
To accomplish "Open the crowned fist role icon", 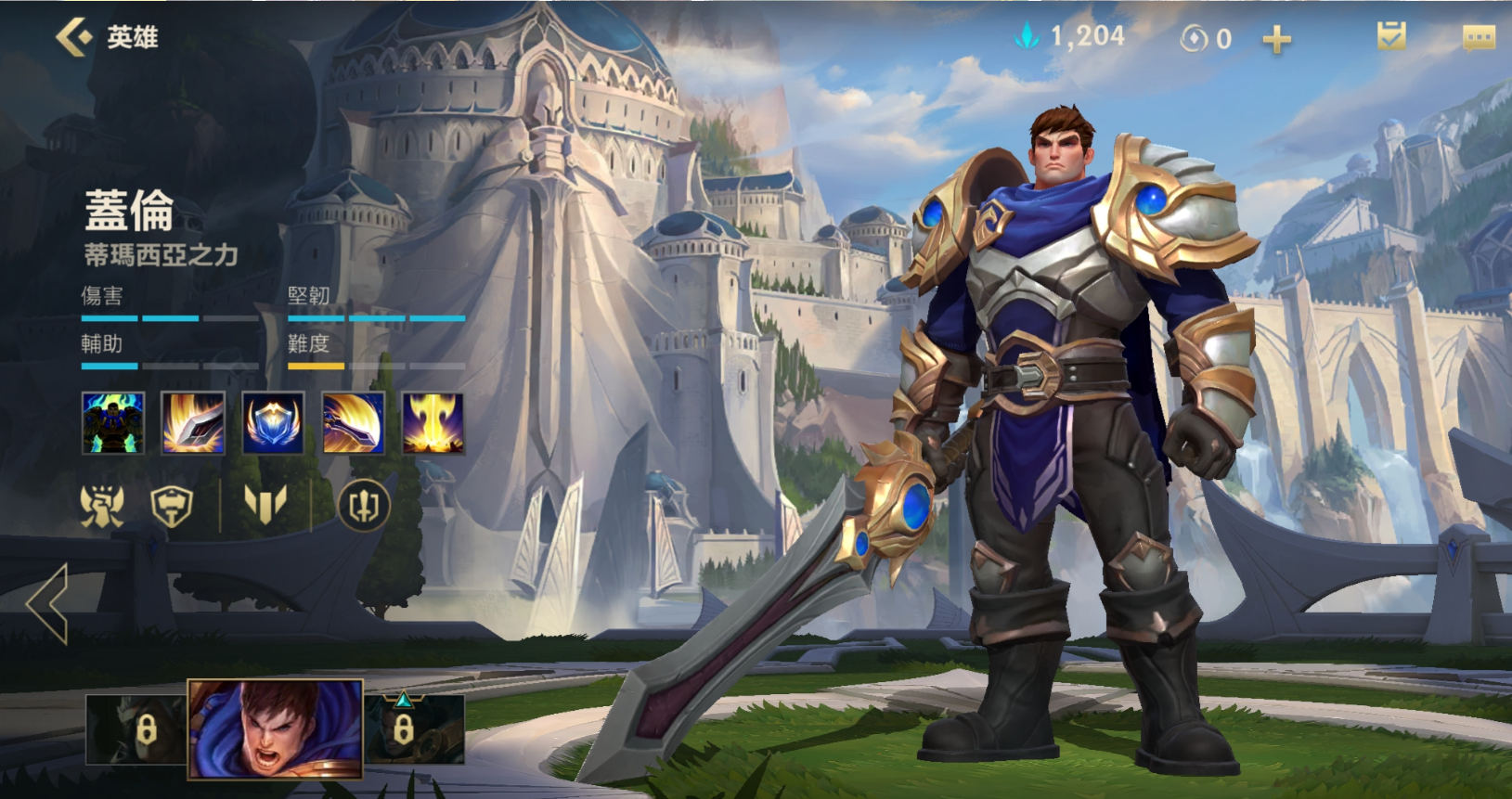I will (102, 506).
